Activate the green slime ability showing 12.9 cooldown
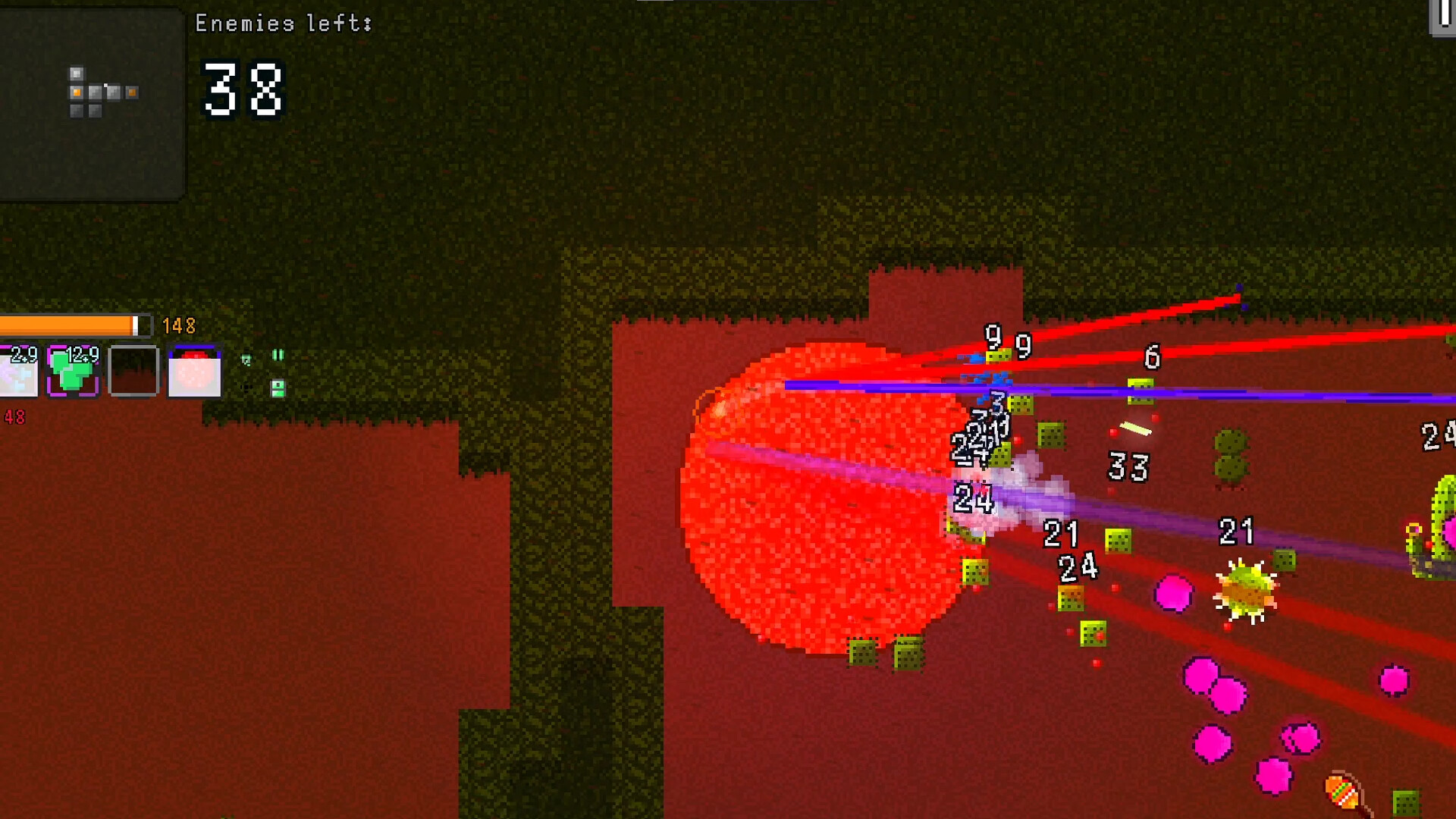Screen dimensions: 1456x819 point(72,372)
